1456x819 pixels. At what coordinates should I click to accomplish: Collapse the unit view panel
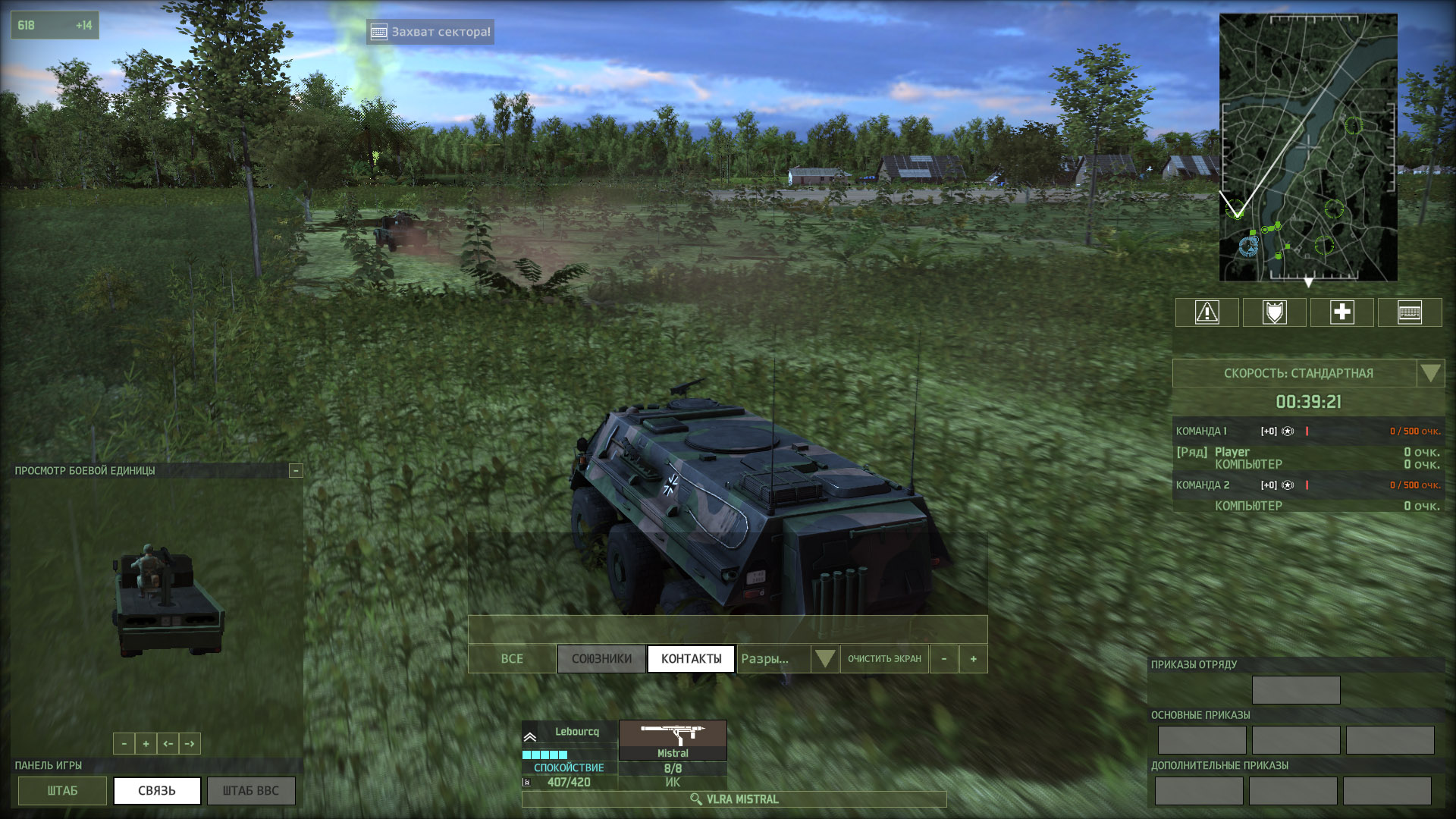click(296, 471)
